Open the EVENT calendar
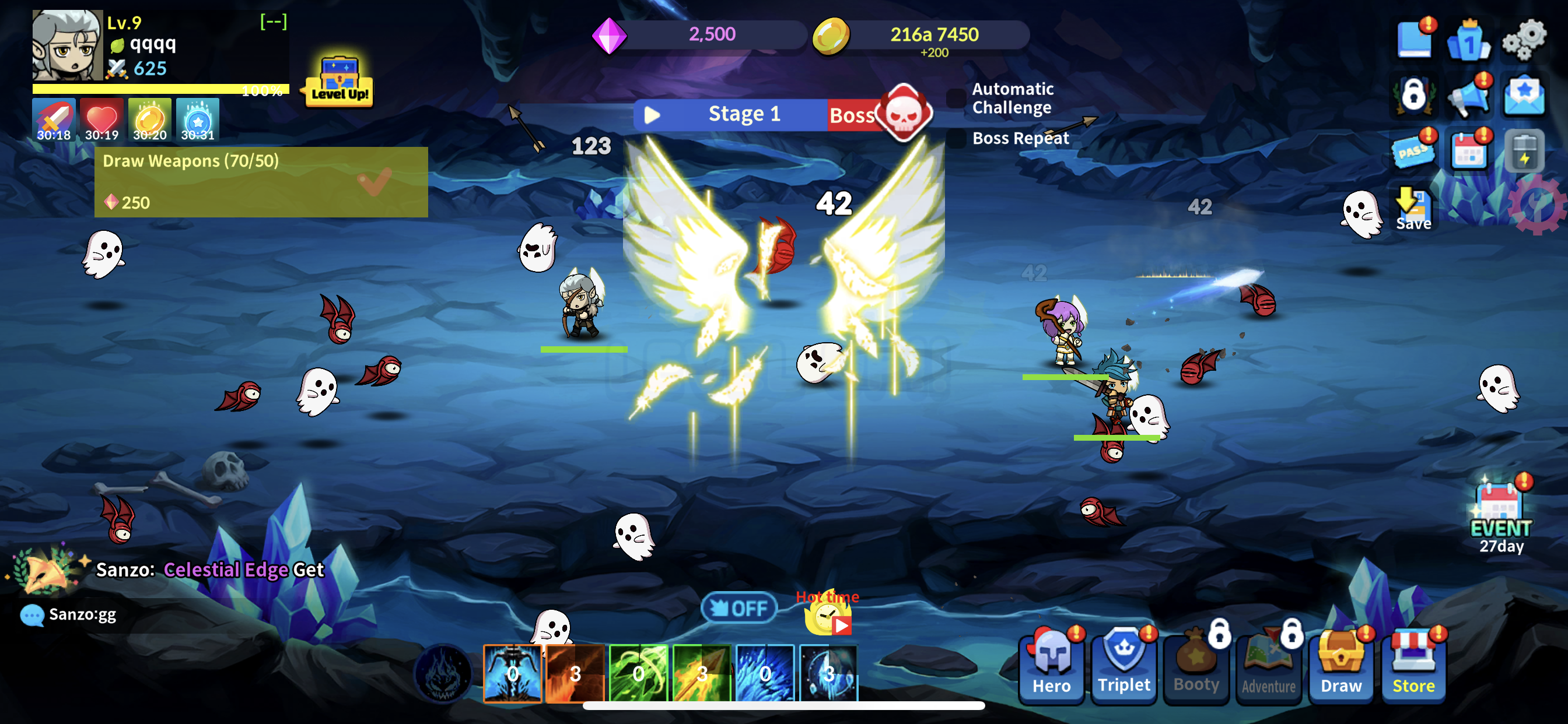Screen dimensions: 1568x724 point(1500,512)
